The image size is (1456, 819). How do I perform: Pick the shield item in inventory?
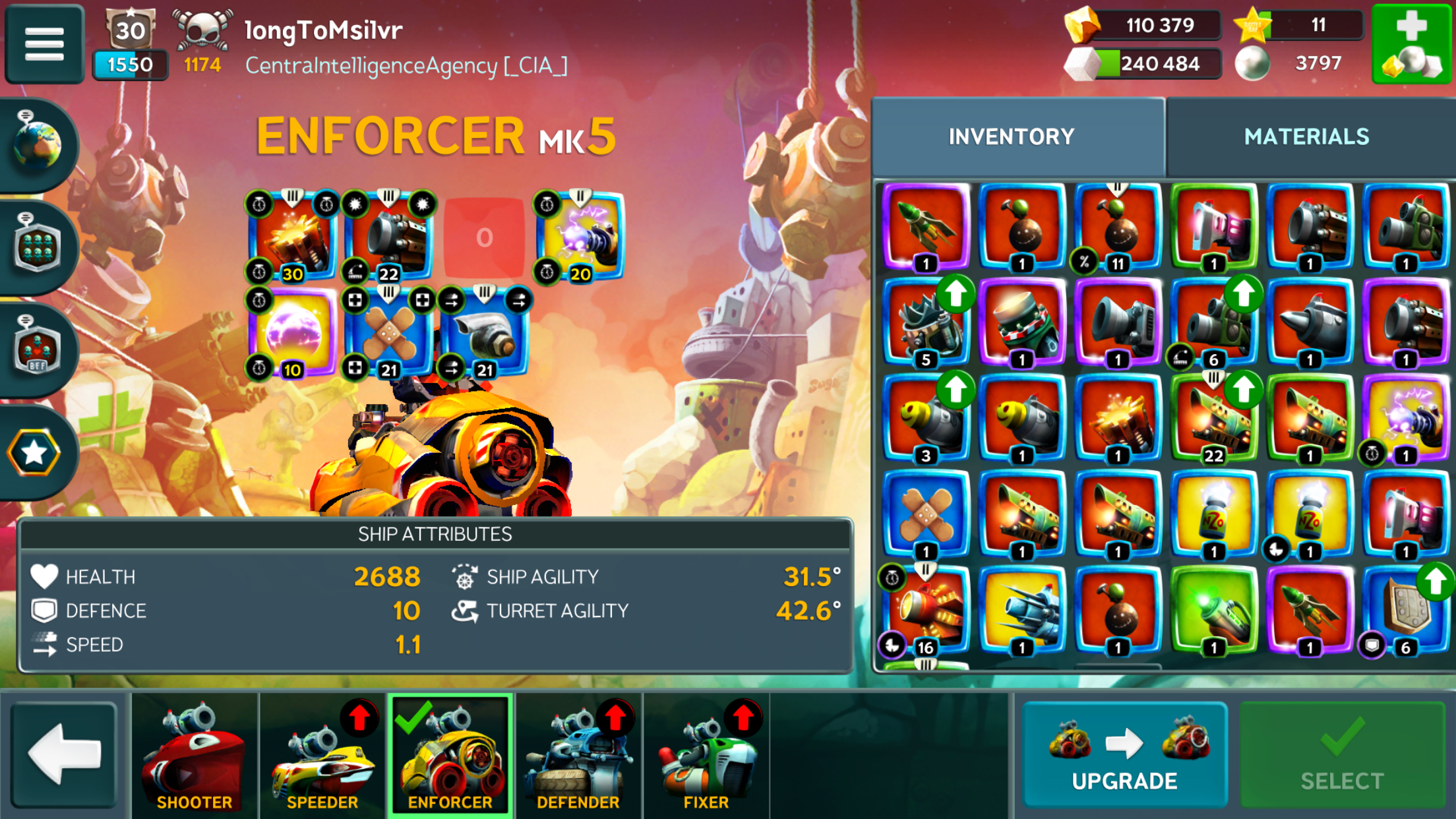[1405, 610]
